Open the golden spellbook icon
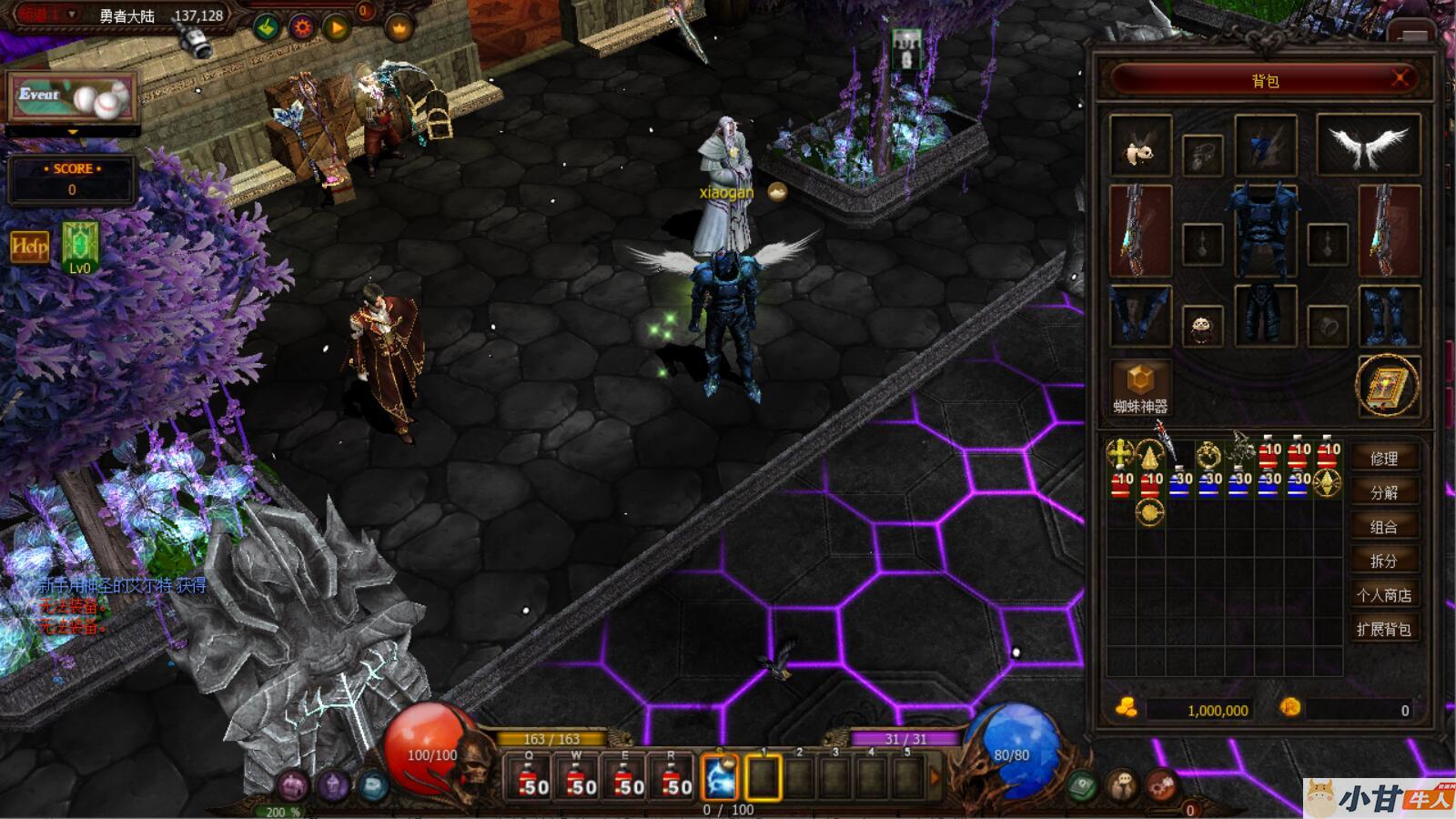This screenshot has width=1456, height=819. (1388, 386)
